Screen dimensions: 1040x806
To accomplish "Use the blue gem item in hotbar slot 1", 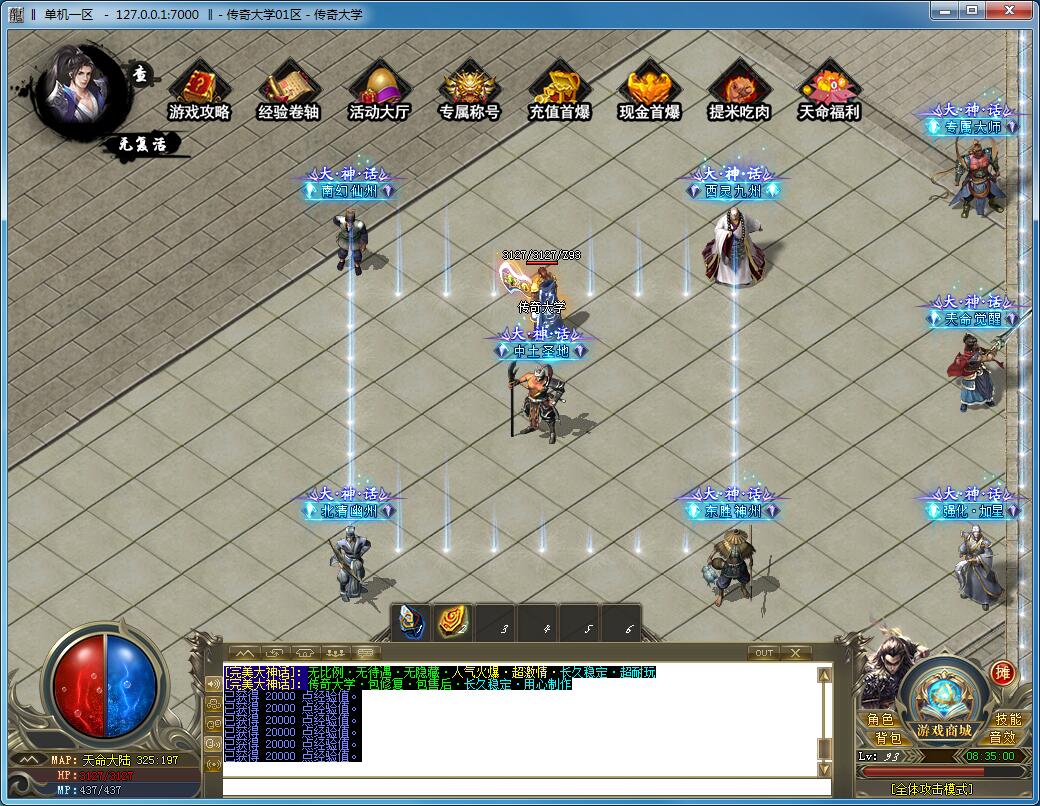I will tap(411, 622).
